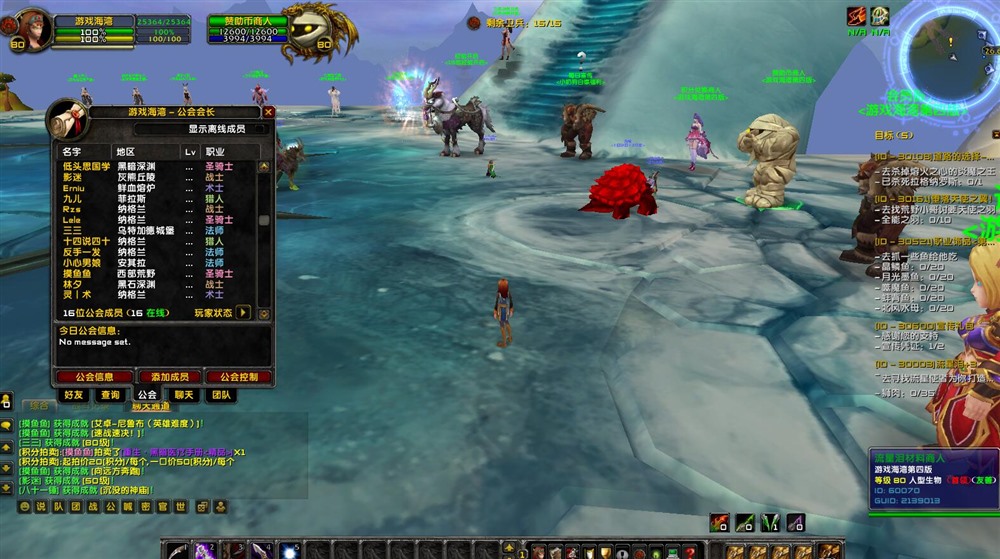
Task: Click the red question mark help button
Action: tap(689, 552)
